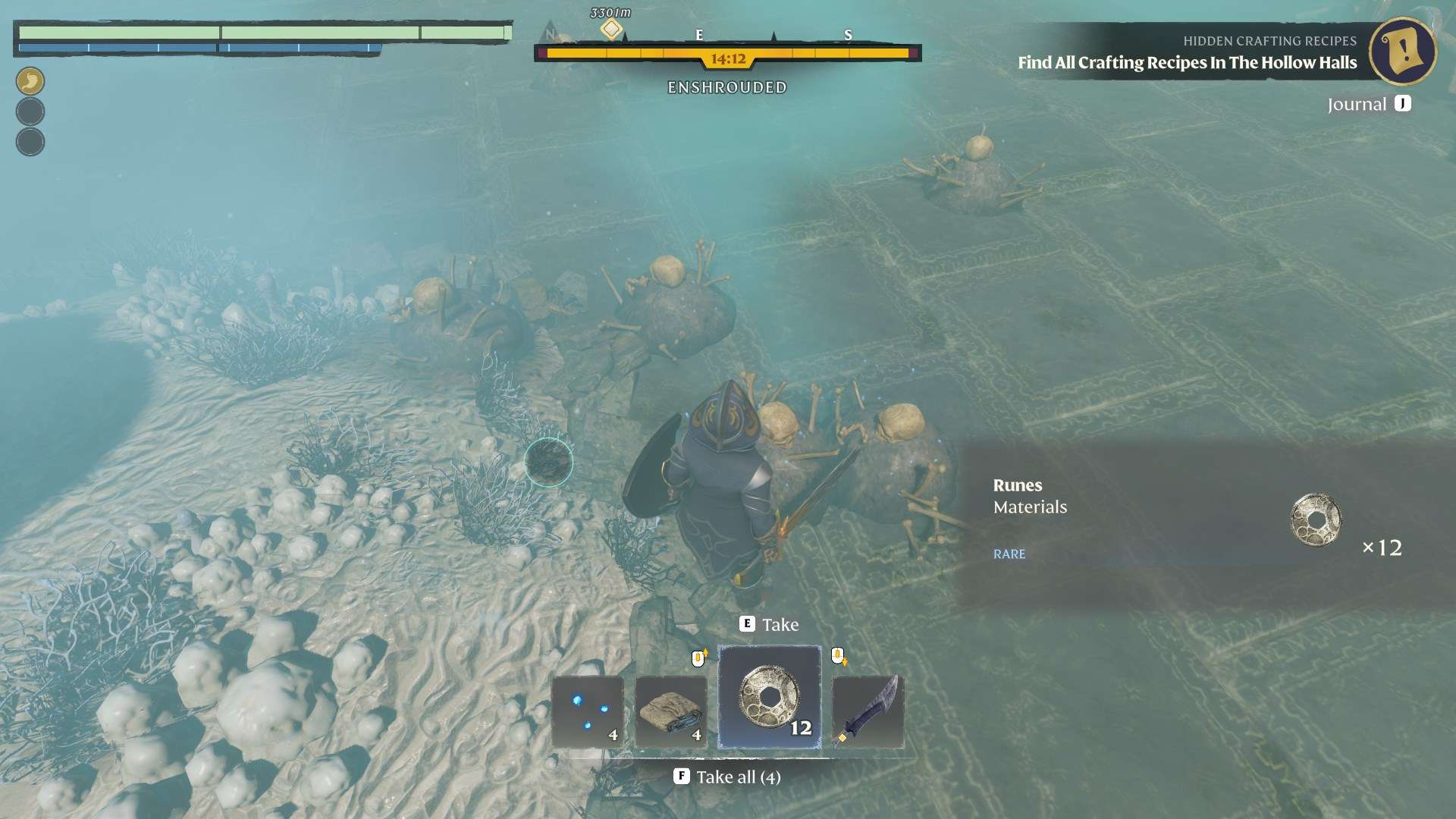Viewport: 1456px width, 819px height.
Task: Select the dark dagger loot slot
Action: [x=868, y=712]
